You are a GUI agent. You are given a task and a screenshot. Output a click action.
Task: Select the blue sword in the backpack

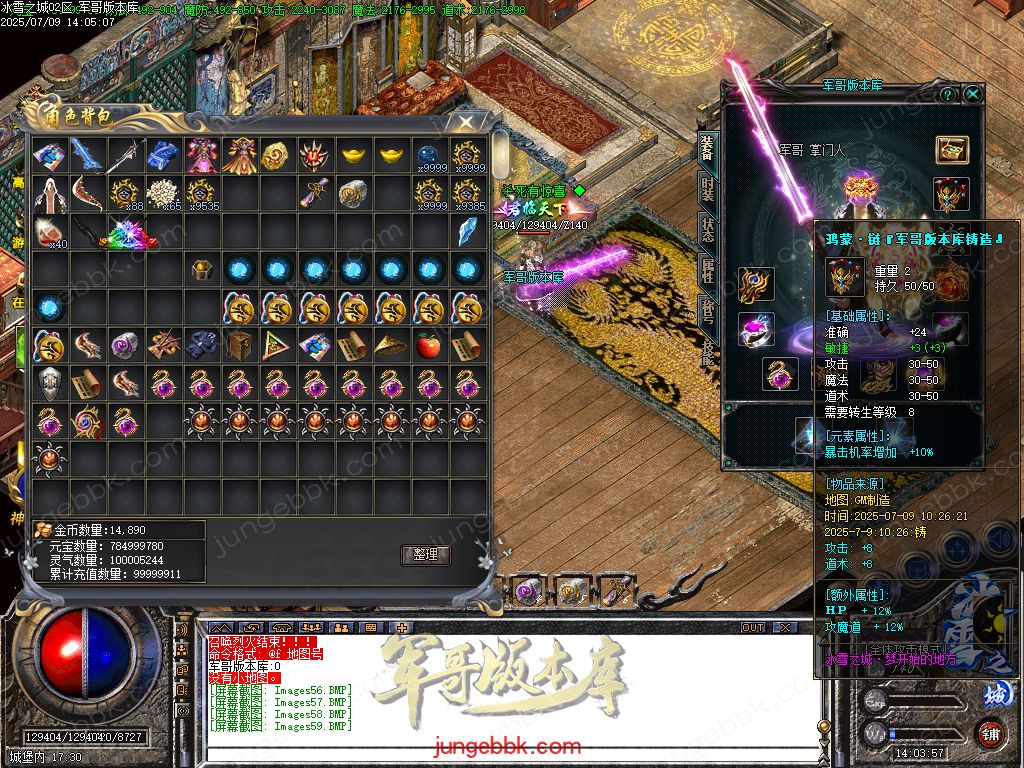coord(87,155)
